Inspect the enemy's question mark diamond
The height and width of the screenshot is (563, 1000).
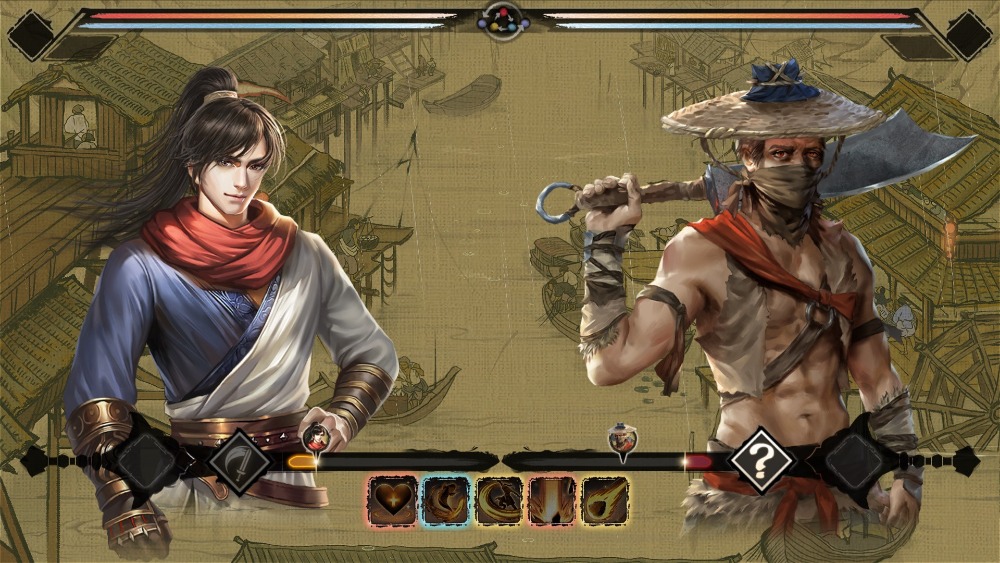pos(761,461)
